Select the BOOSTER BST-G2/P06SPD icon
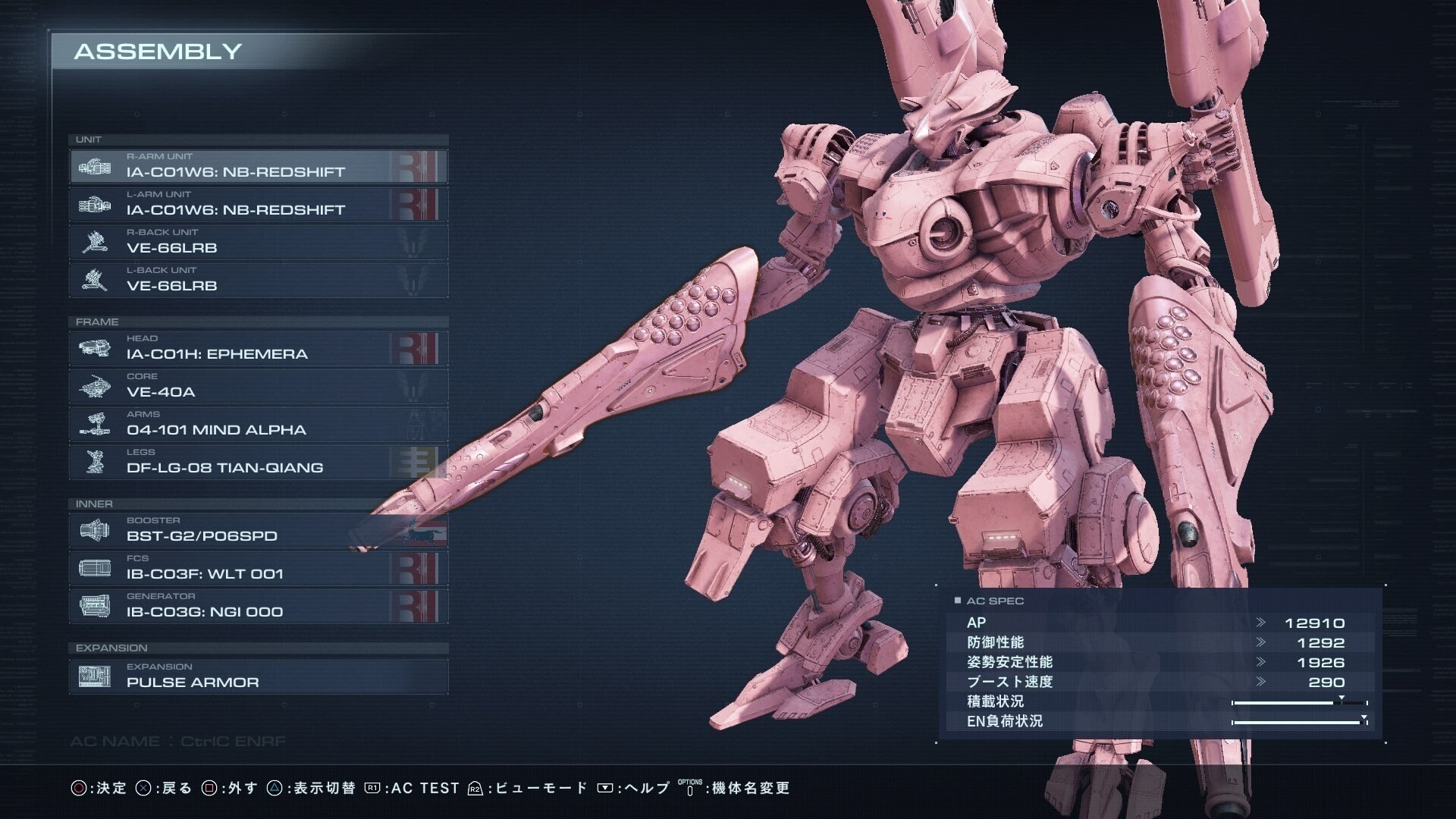 point(95,530)
